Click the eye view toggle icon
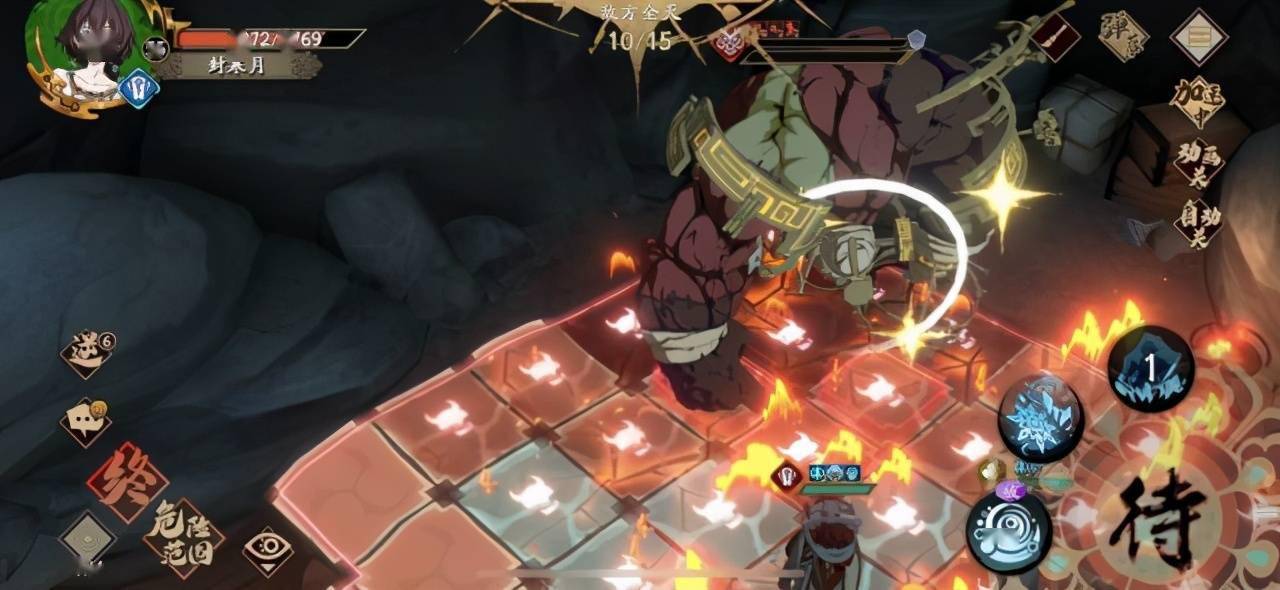Image resolution: width=1280 pixels, height=590 pixels. pos(268,551)
